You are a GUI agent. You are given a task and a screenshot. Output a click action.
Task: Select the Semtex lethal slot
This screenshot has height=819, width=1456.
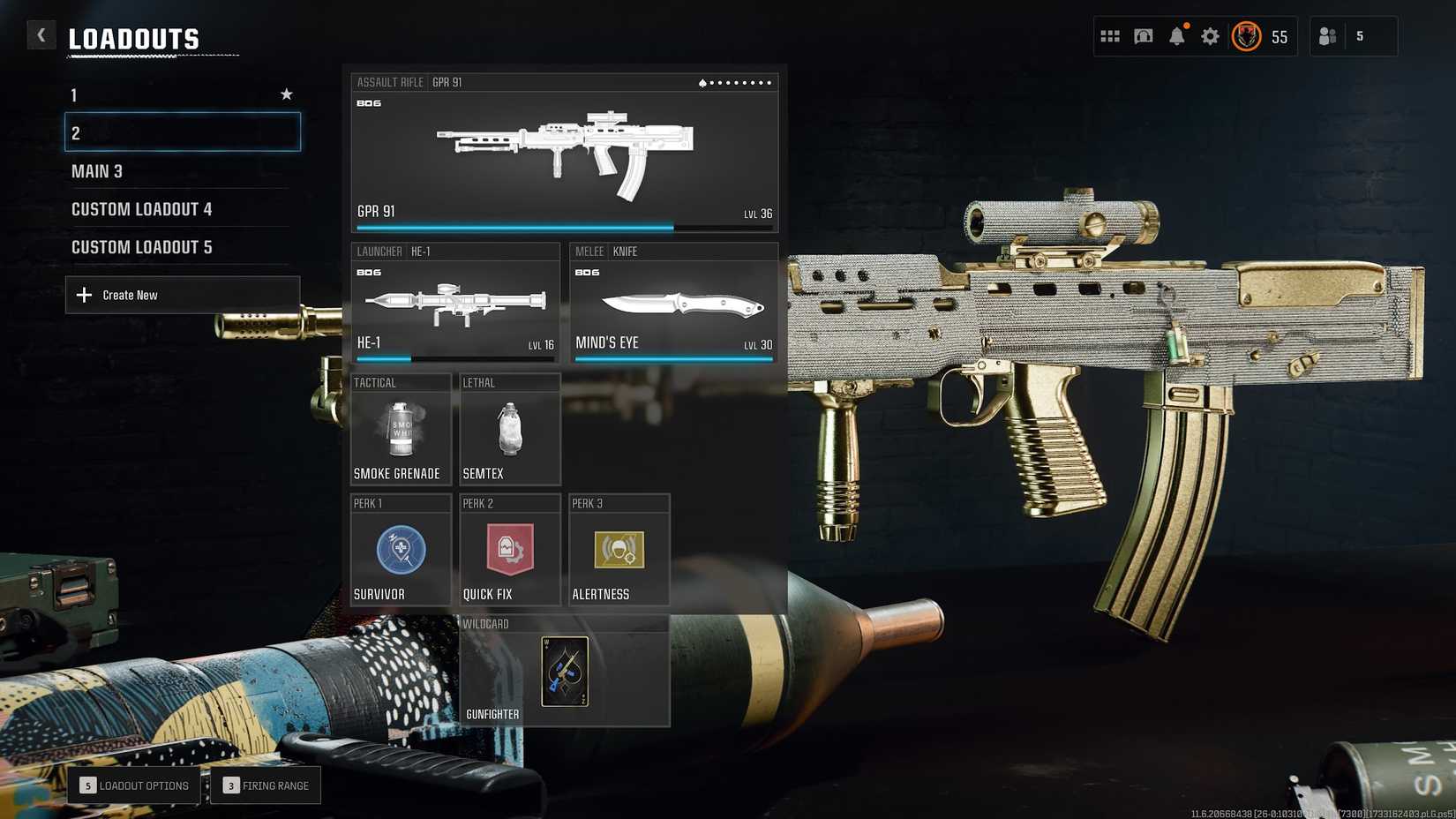[x=510, y=430]
